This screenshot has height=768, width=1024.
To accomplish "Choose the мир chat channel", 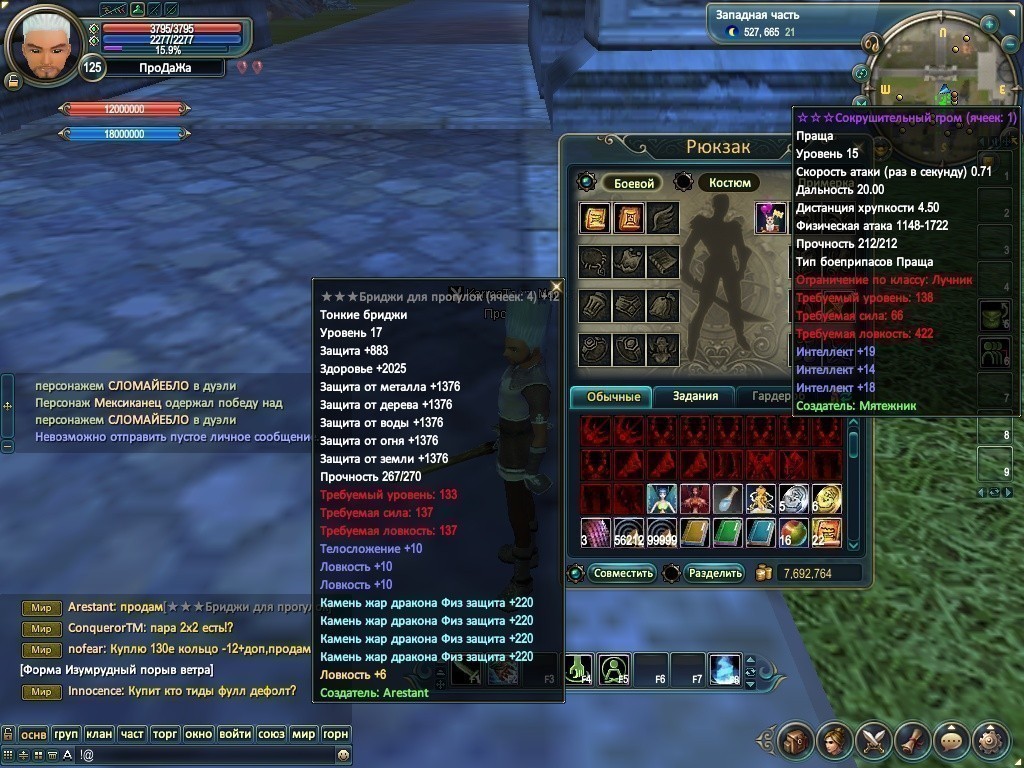I will (x=303, y=734).
